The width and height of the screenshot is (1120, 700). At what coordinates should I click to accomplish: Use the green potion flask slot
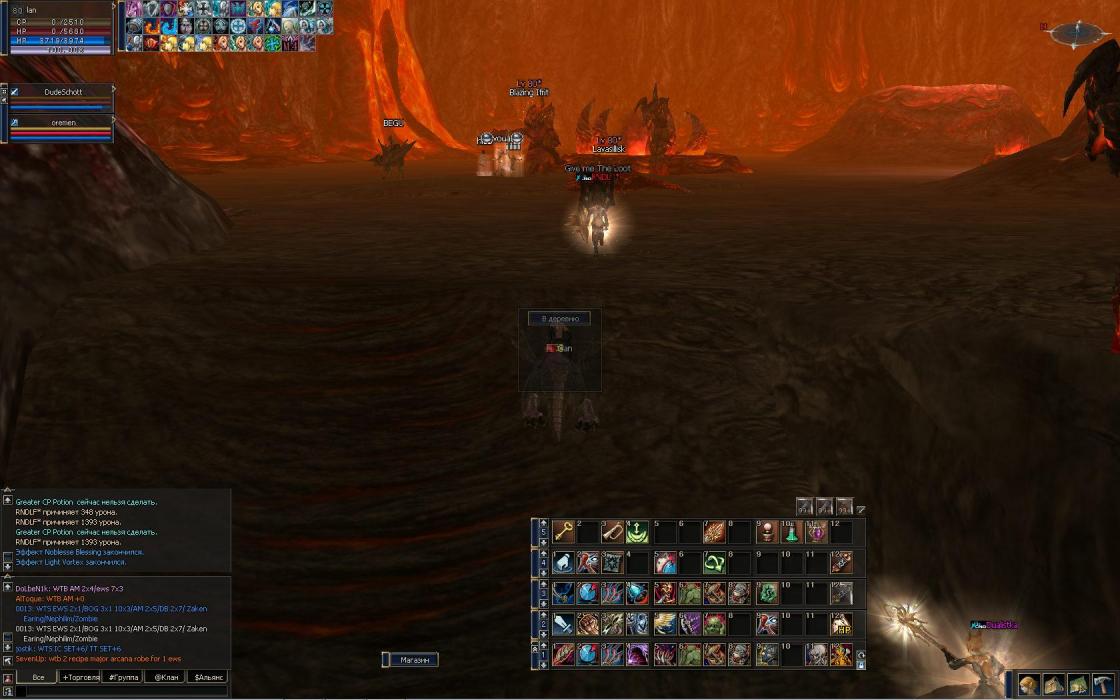792,531
